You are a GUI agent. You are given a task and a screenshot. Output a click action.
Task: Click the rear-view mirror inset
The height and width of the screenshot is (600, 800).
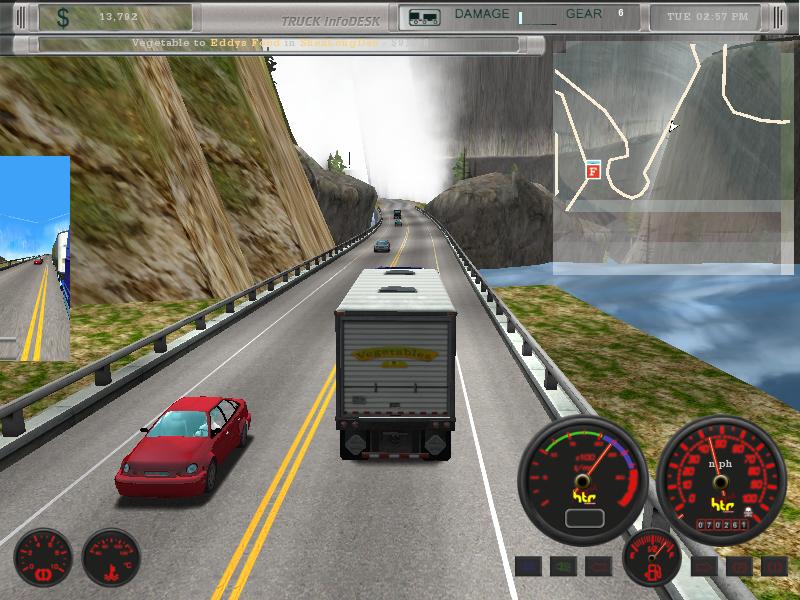35,258
